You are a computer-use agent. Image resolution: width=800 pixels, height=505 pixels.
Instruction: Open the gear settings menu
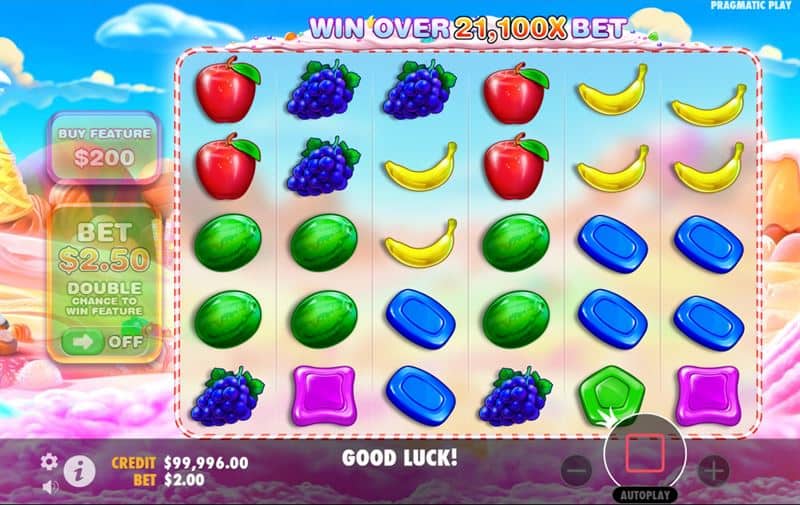(x=49, y=462)
